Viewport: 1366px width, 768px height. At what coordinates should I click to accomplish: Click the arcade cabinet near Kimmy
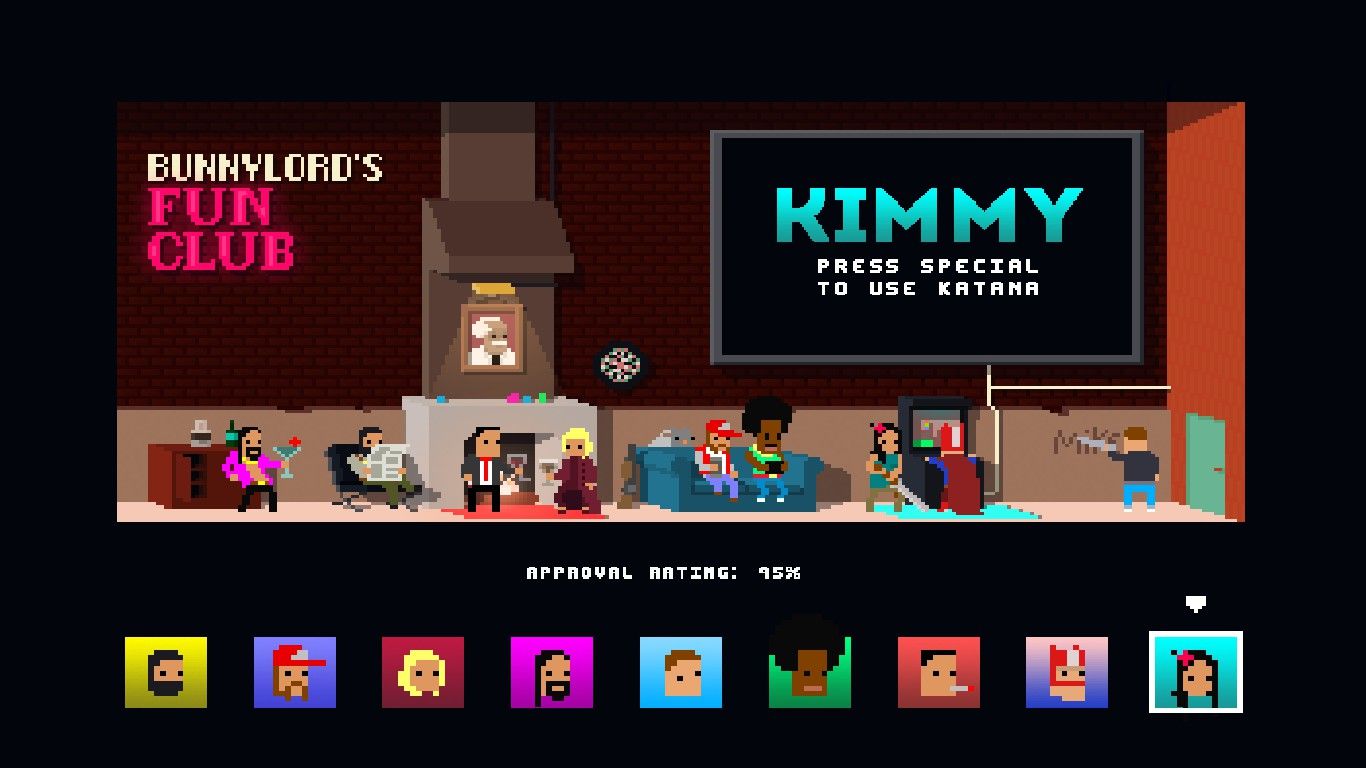click(x=938, y=440)
